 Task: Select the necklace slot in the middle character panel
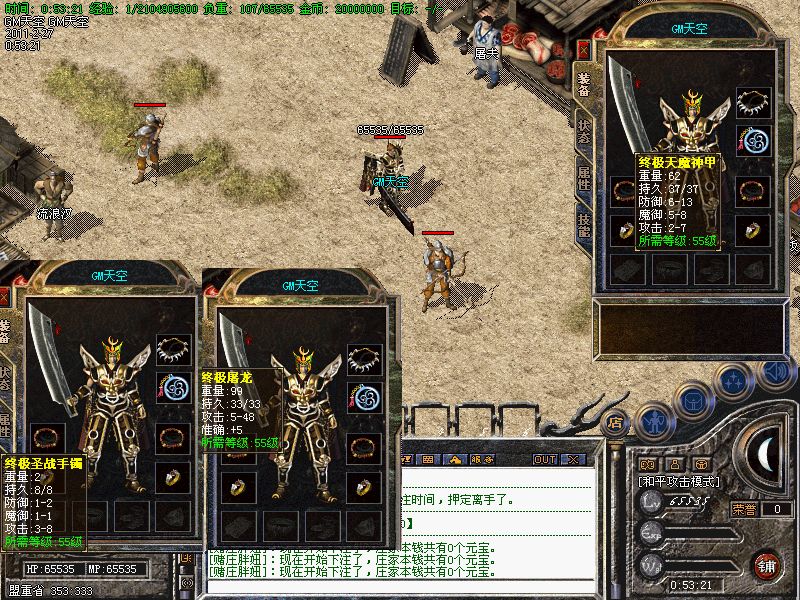point(364,357)
